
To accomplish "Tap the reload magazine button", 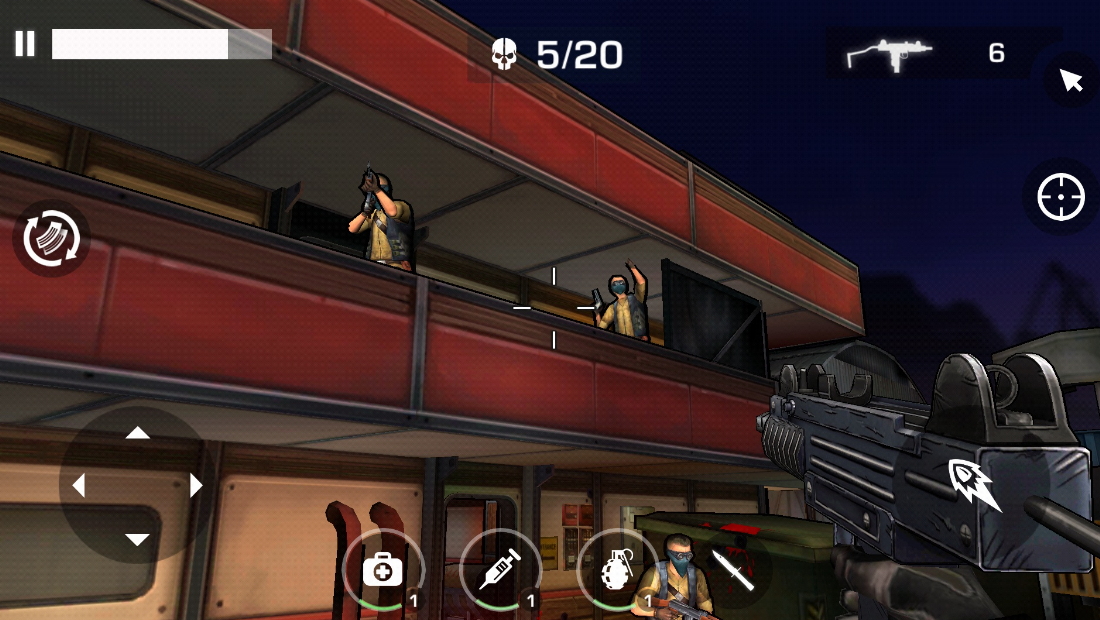I will (51, 239).
